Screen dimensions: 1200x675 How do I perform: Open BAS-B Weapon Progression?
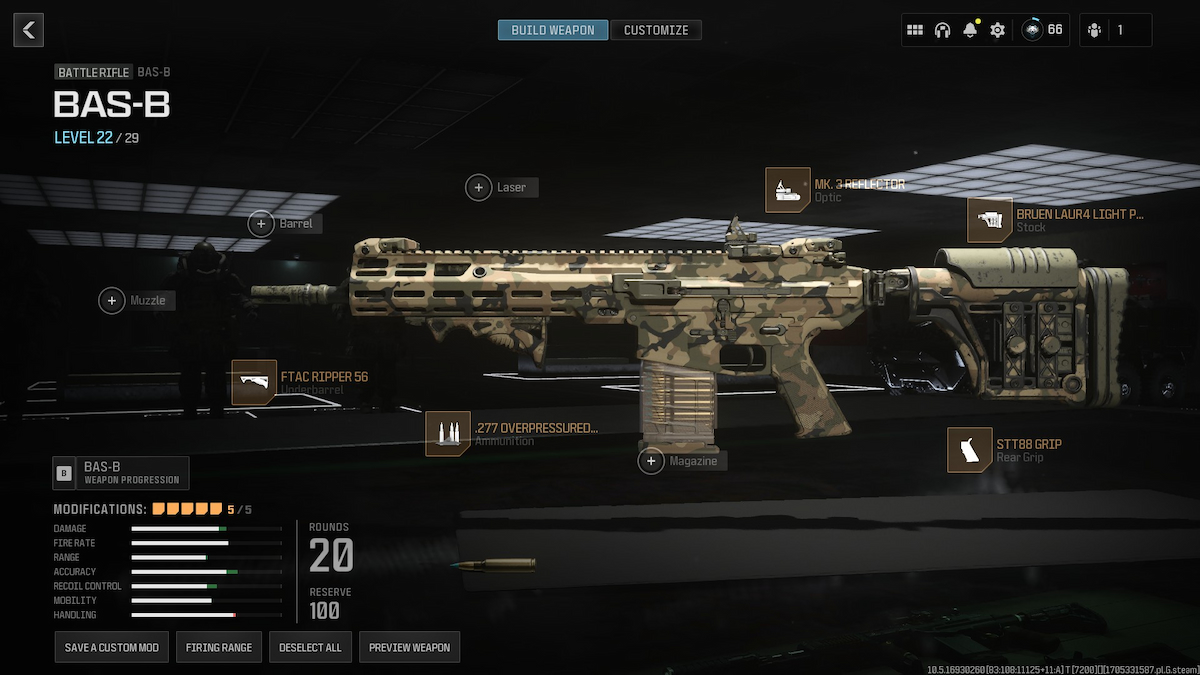pos(121,473)
